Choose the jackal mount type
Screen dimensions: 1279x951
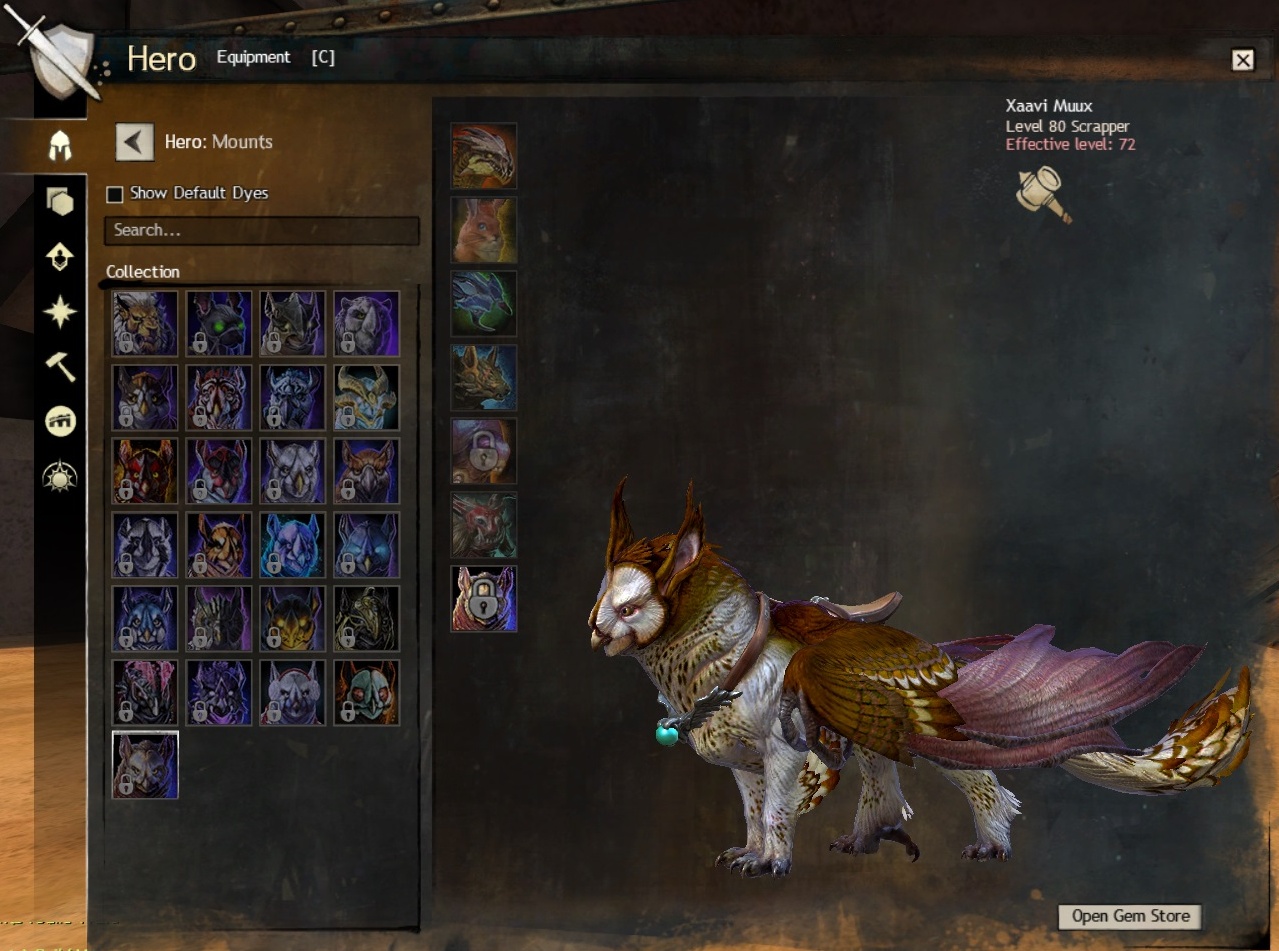click(484, 378)
